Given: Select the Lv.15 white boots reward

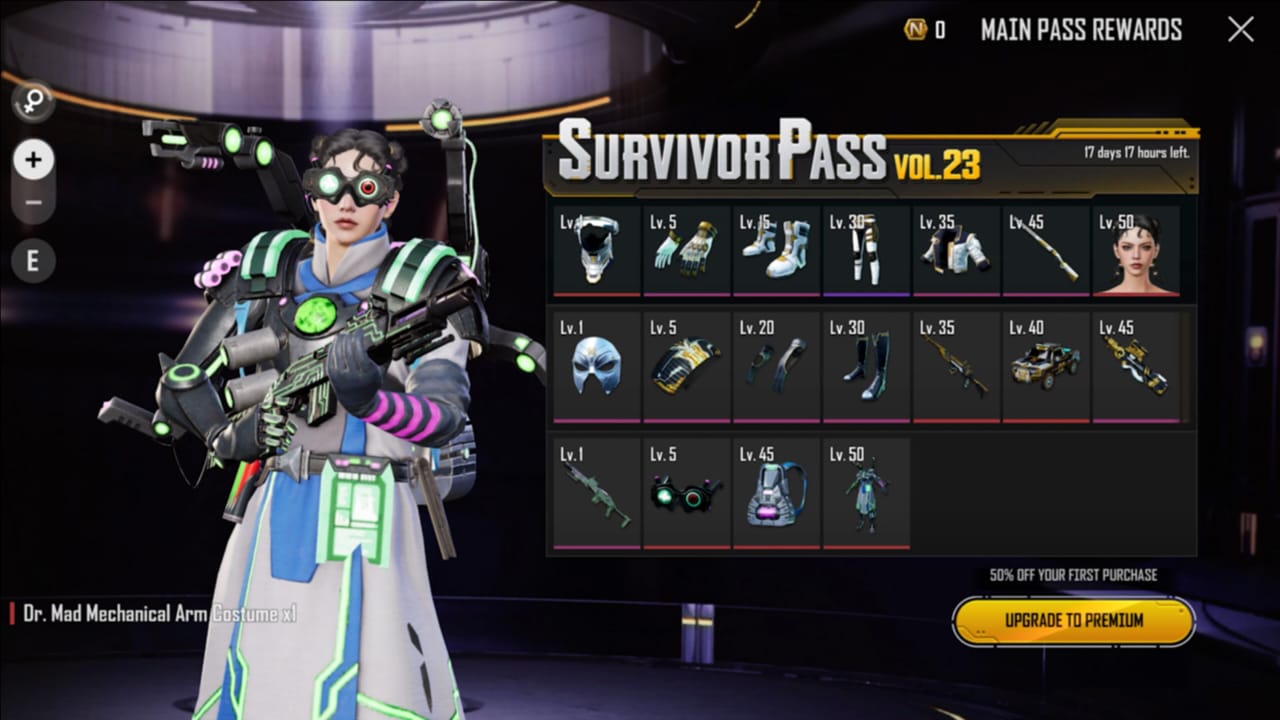Looking at the screenshot, I should click(x=777, y=252).
